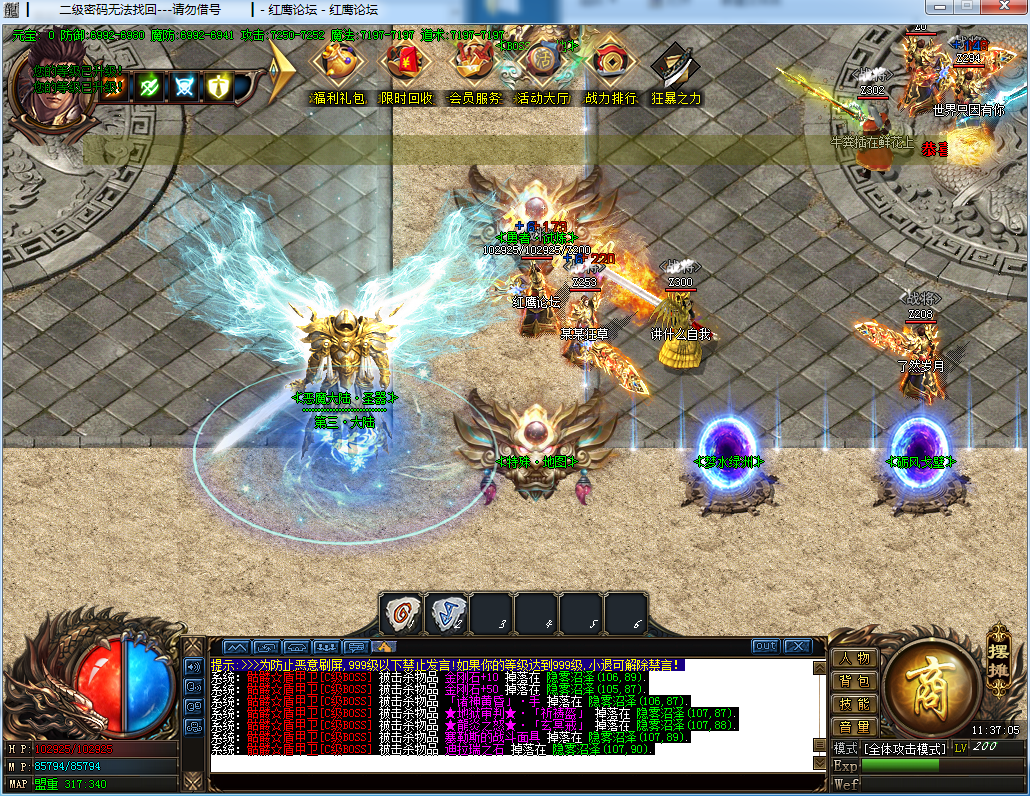This screenshot has width=1030, height=796.
Task: Click the chat panel's out button
Action: (765, 646)
